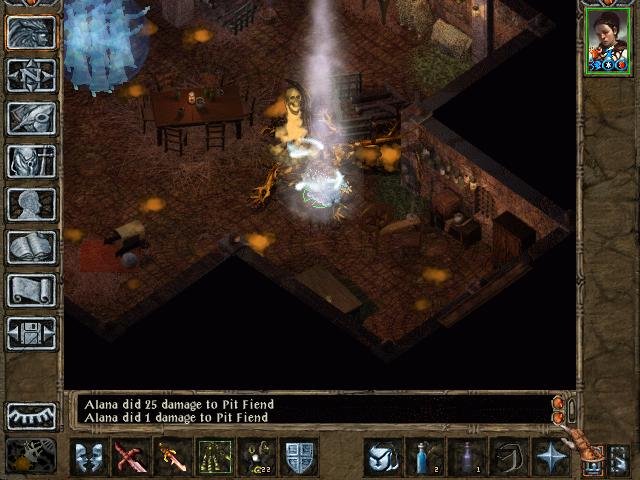This screenshot has width=640, height=480.
Task: Open the mage spellbook
Action: click(31, 247)
